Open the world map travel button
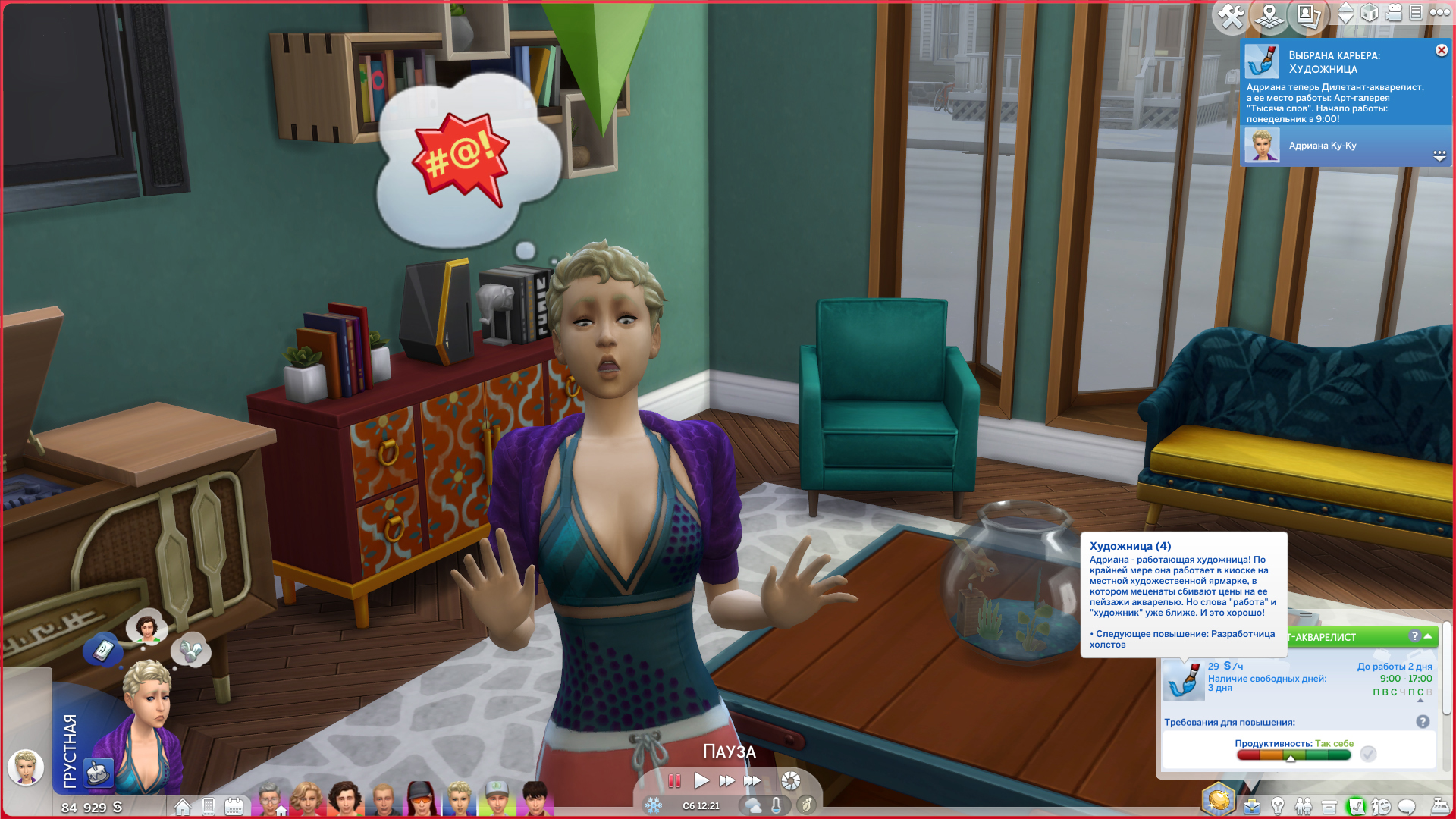The width and height of the screenshot is (1456, 819). tap(1269, 16)
